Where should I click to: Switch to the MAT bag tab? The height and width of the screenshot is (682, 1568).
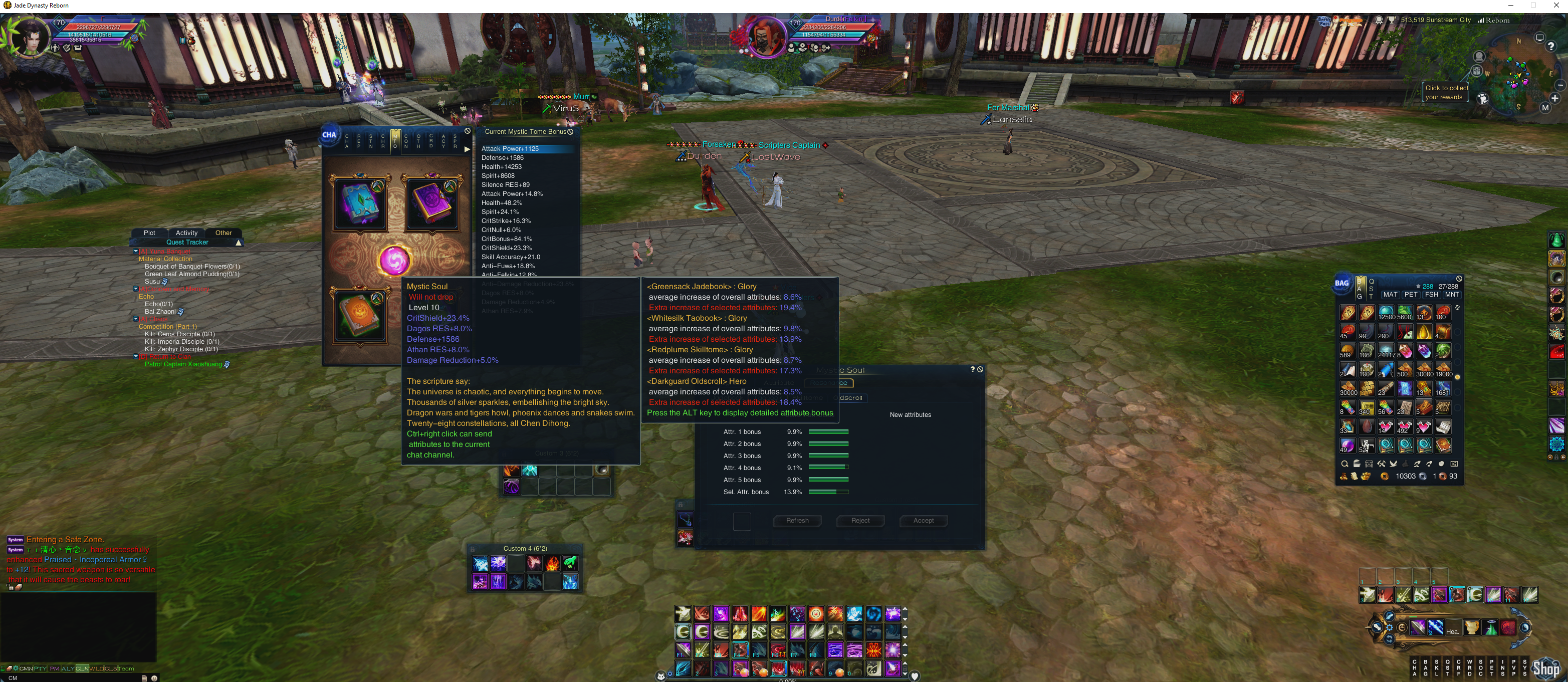(x=1390, y=295)
